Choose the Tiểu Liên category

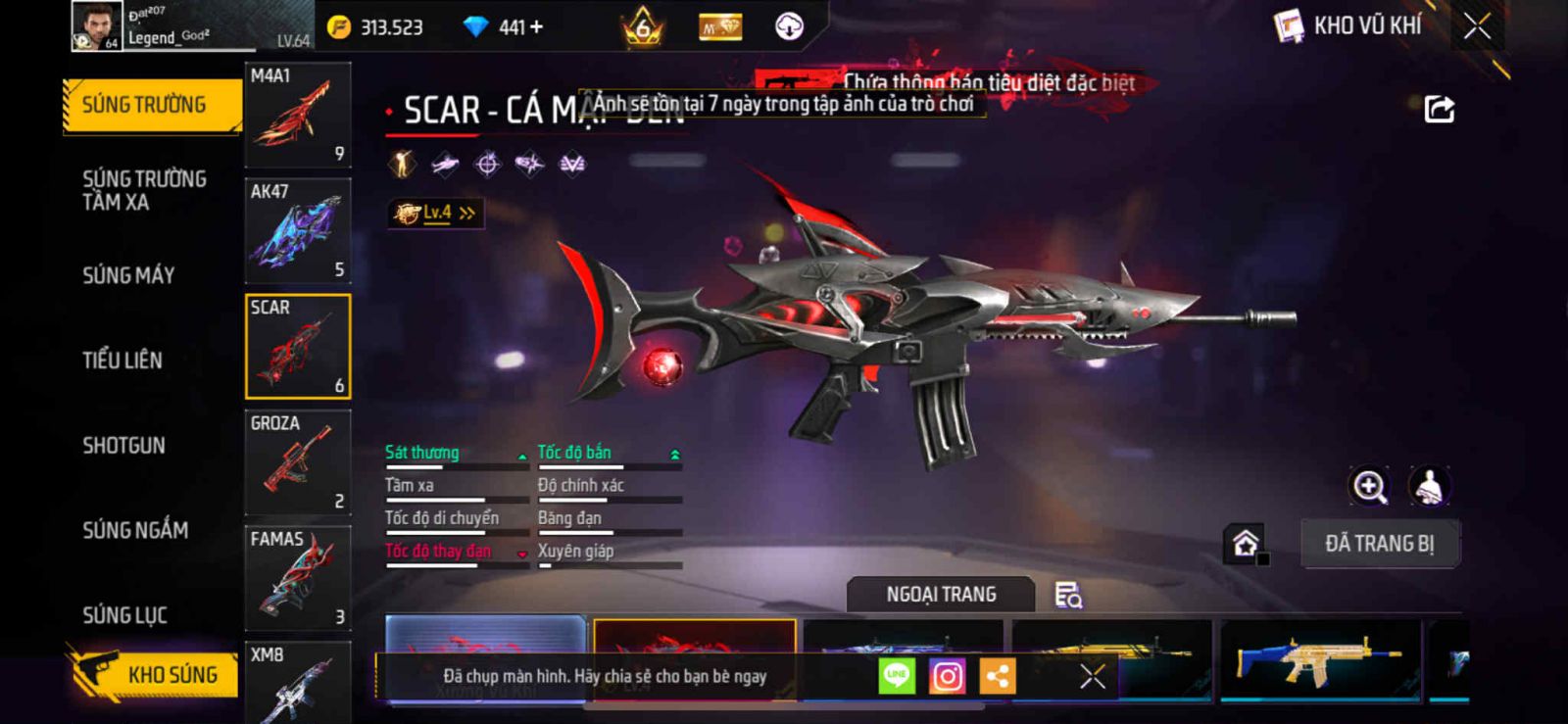pos(122,361)
